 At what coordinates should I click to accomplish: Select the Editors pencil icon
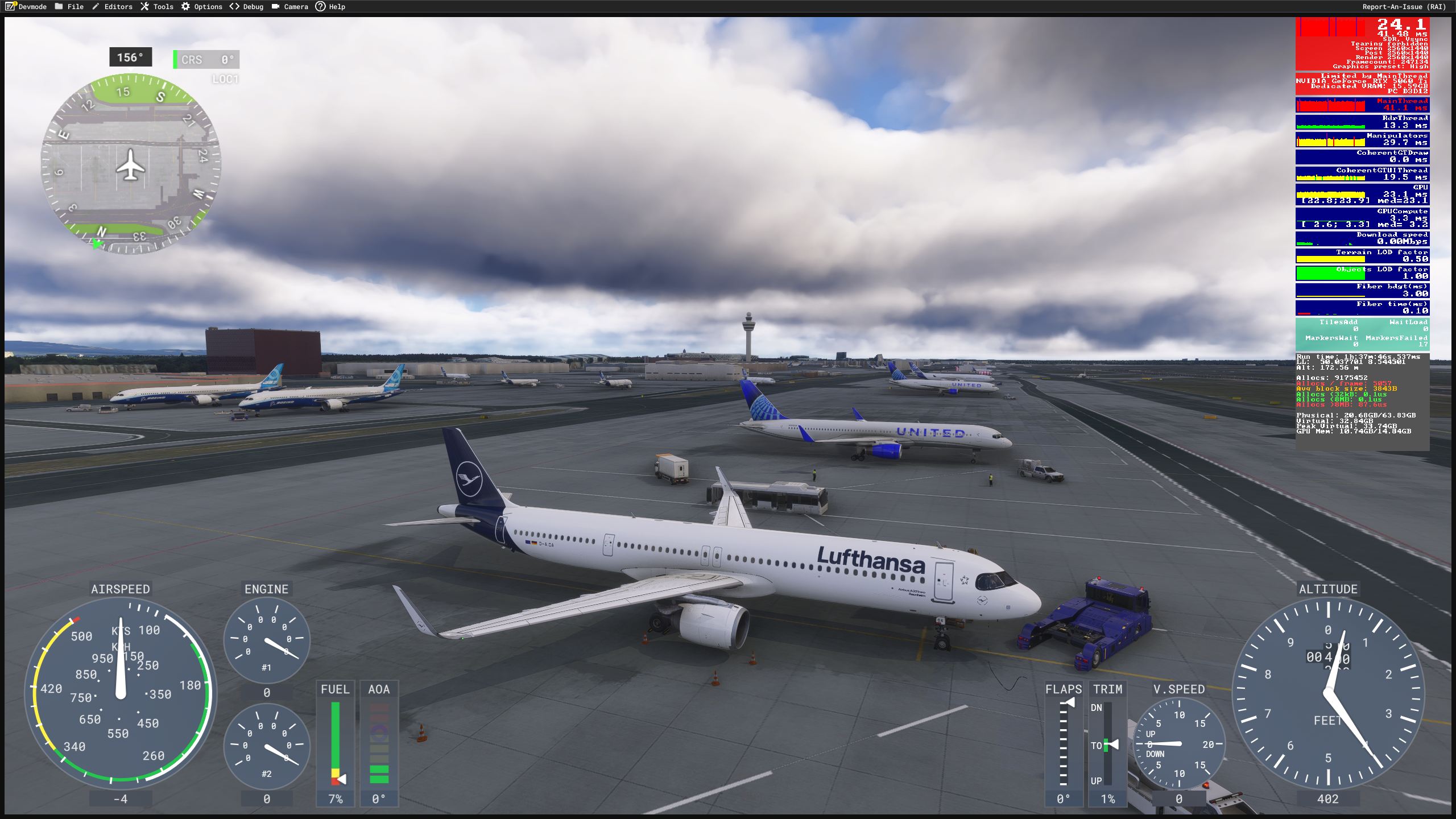point(97,6)
